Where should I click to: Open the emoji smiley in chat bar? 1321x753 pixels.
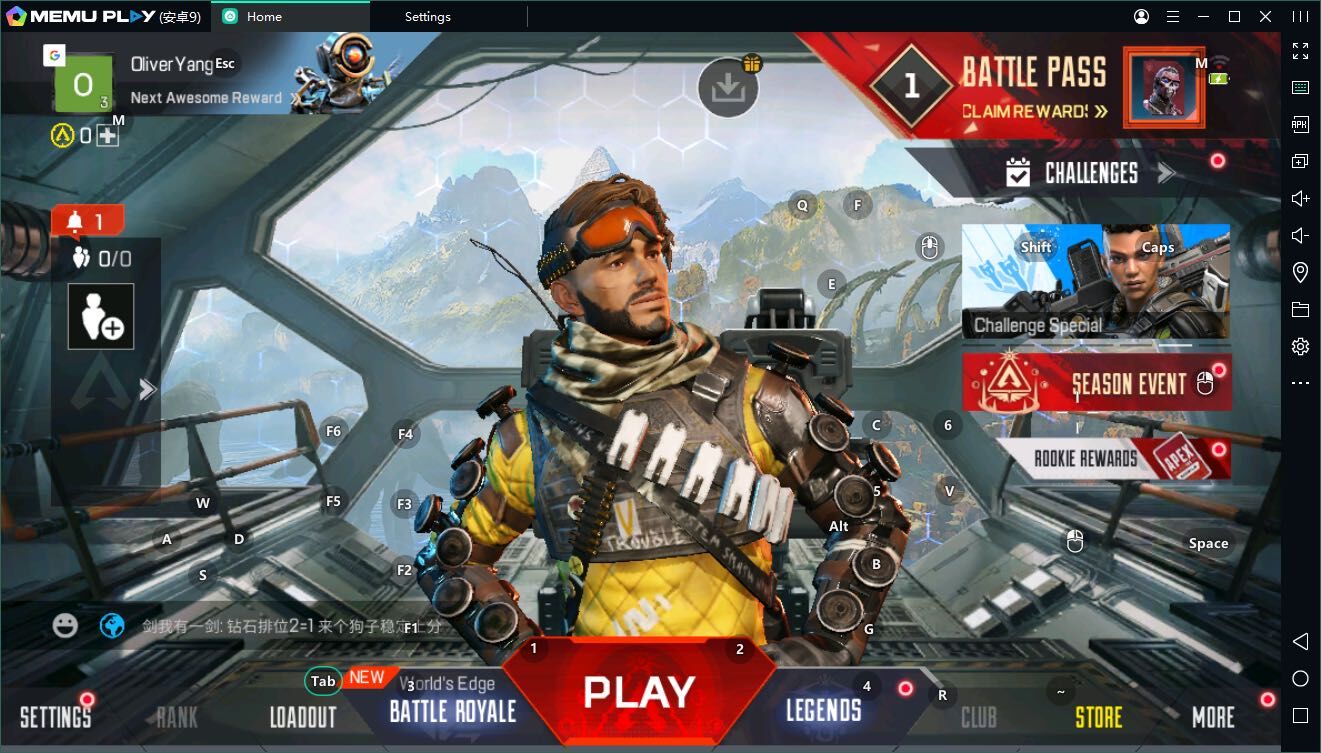[x=65, y=626]
